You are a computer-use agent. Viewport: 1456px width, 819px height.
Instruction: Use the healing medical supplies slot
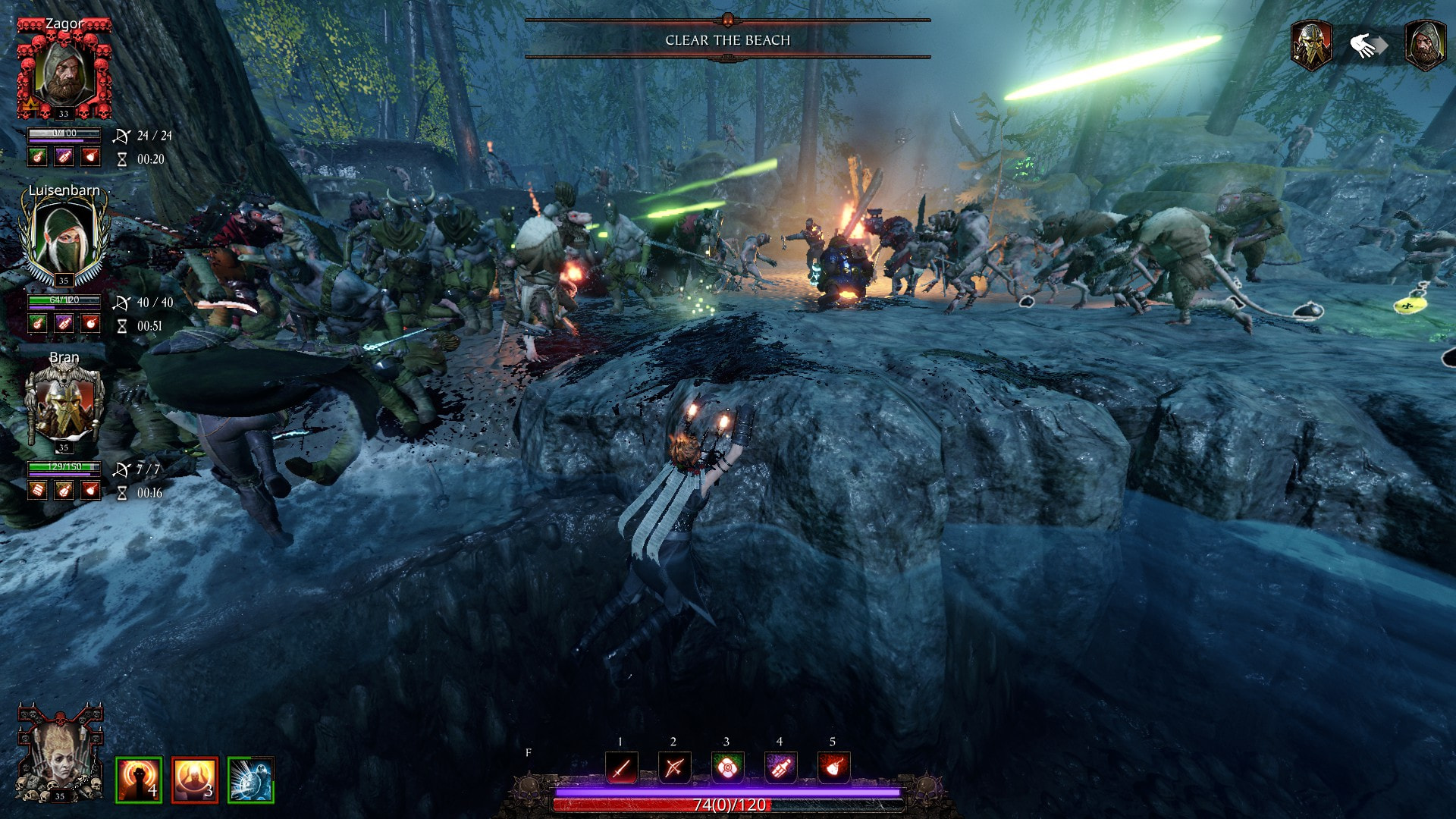(726, 768)
